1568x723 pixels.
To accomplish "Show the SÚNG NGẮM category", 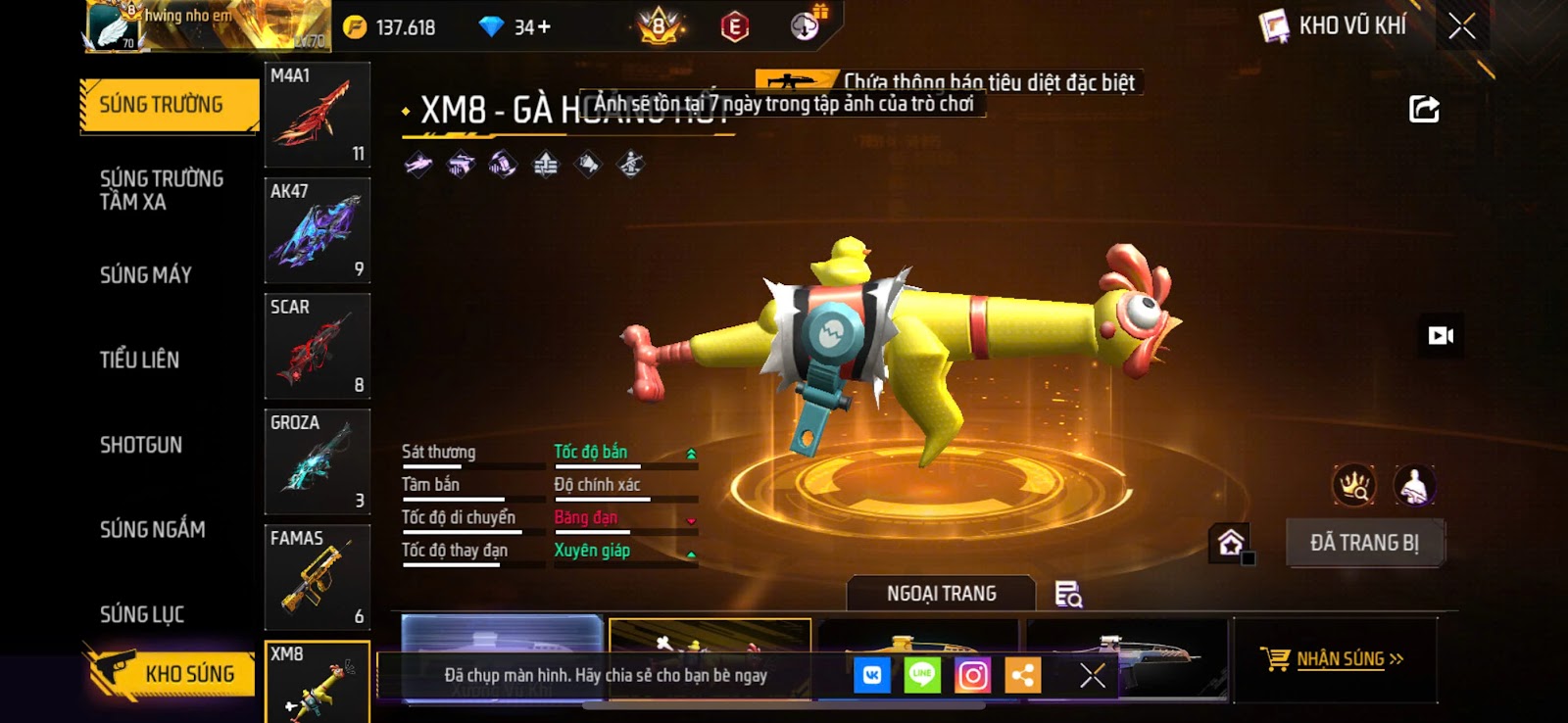I will [x=153, y=530].
